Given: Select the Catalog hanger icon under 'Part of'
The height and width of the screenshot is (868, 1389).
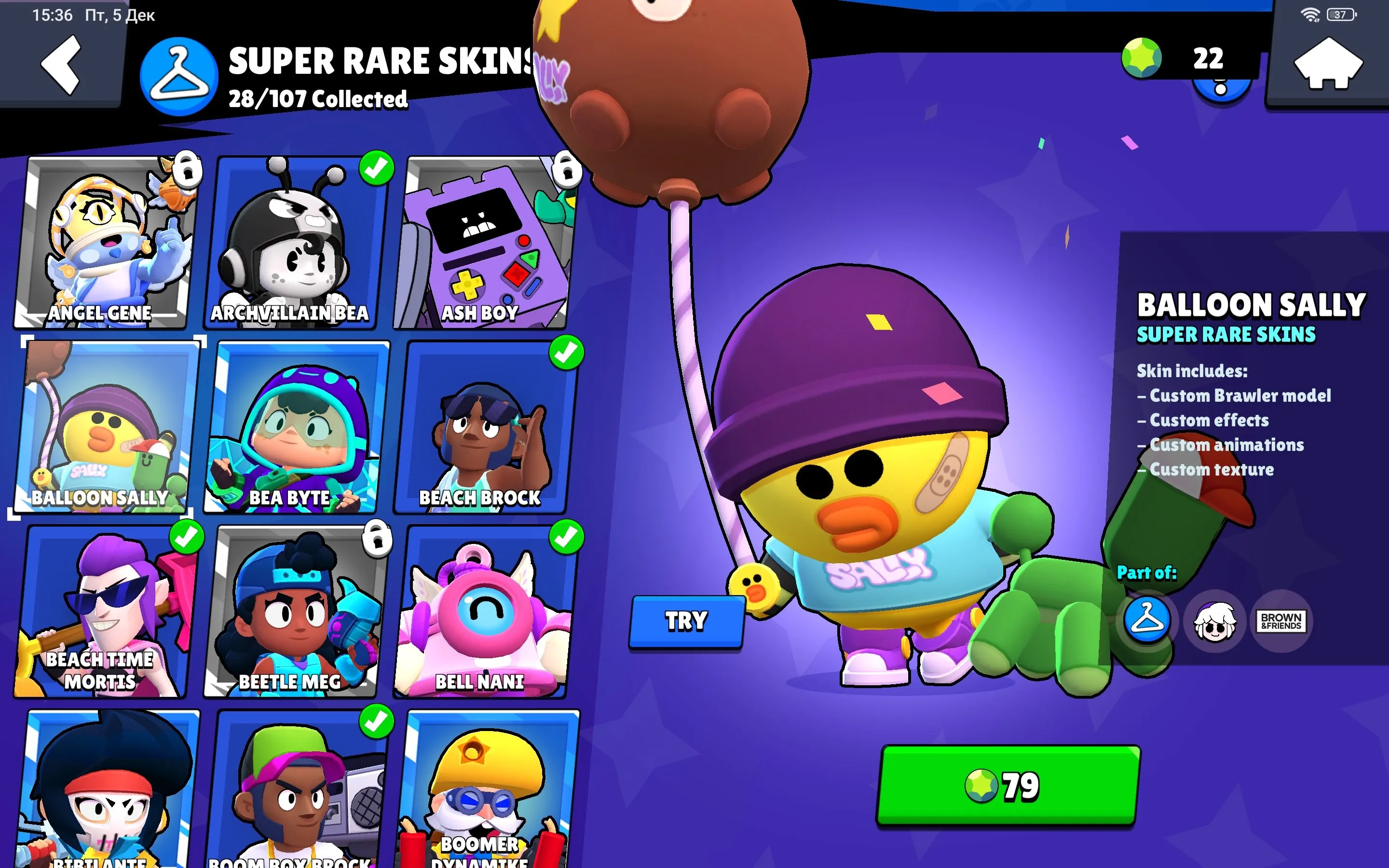Looking at the screenshot, I should click(1146, 622).
